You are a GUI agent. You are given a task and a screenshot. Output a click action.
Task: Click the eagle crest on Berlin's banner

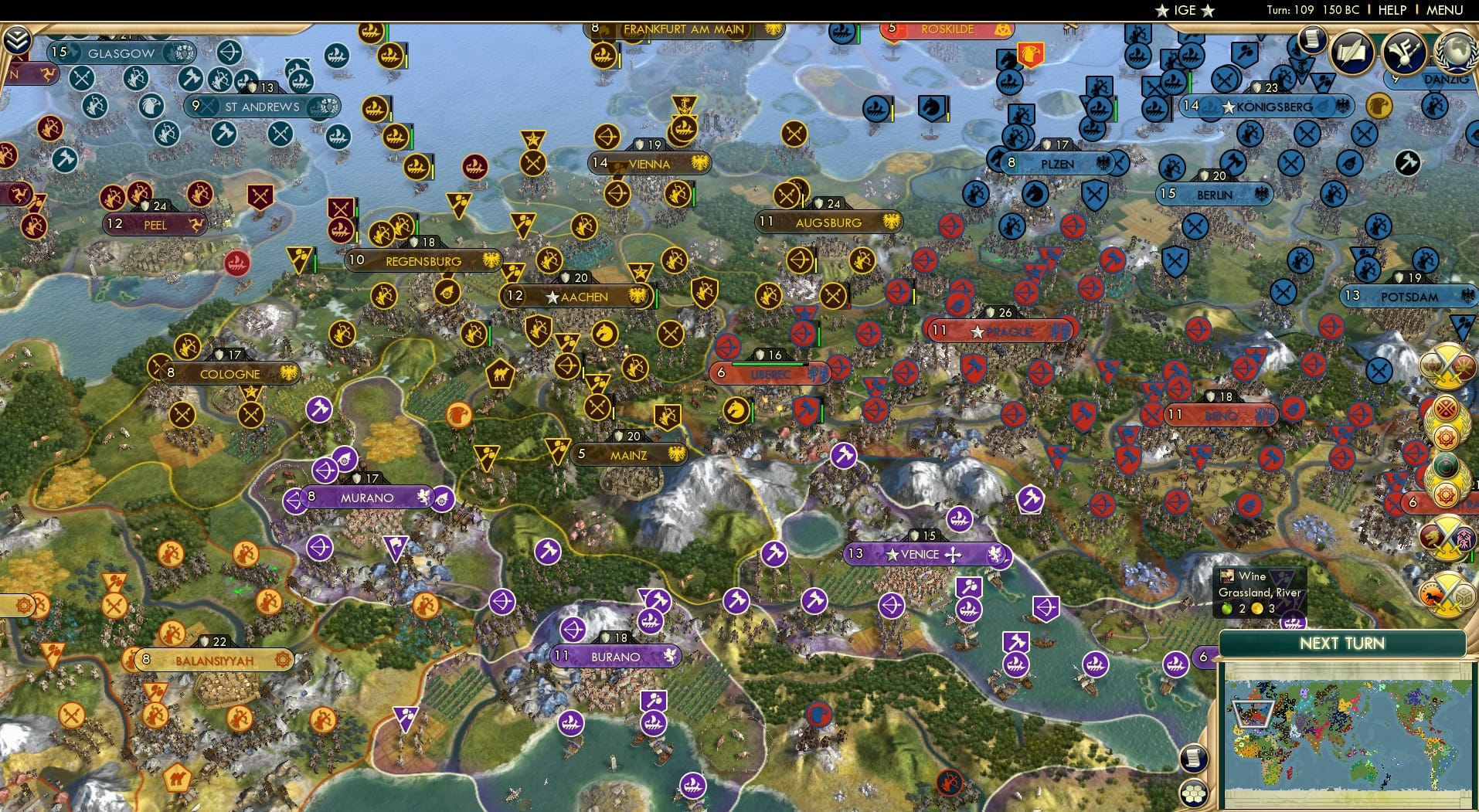pos(1262,195)
